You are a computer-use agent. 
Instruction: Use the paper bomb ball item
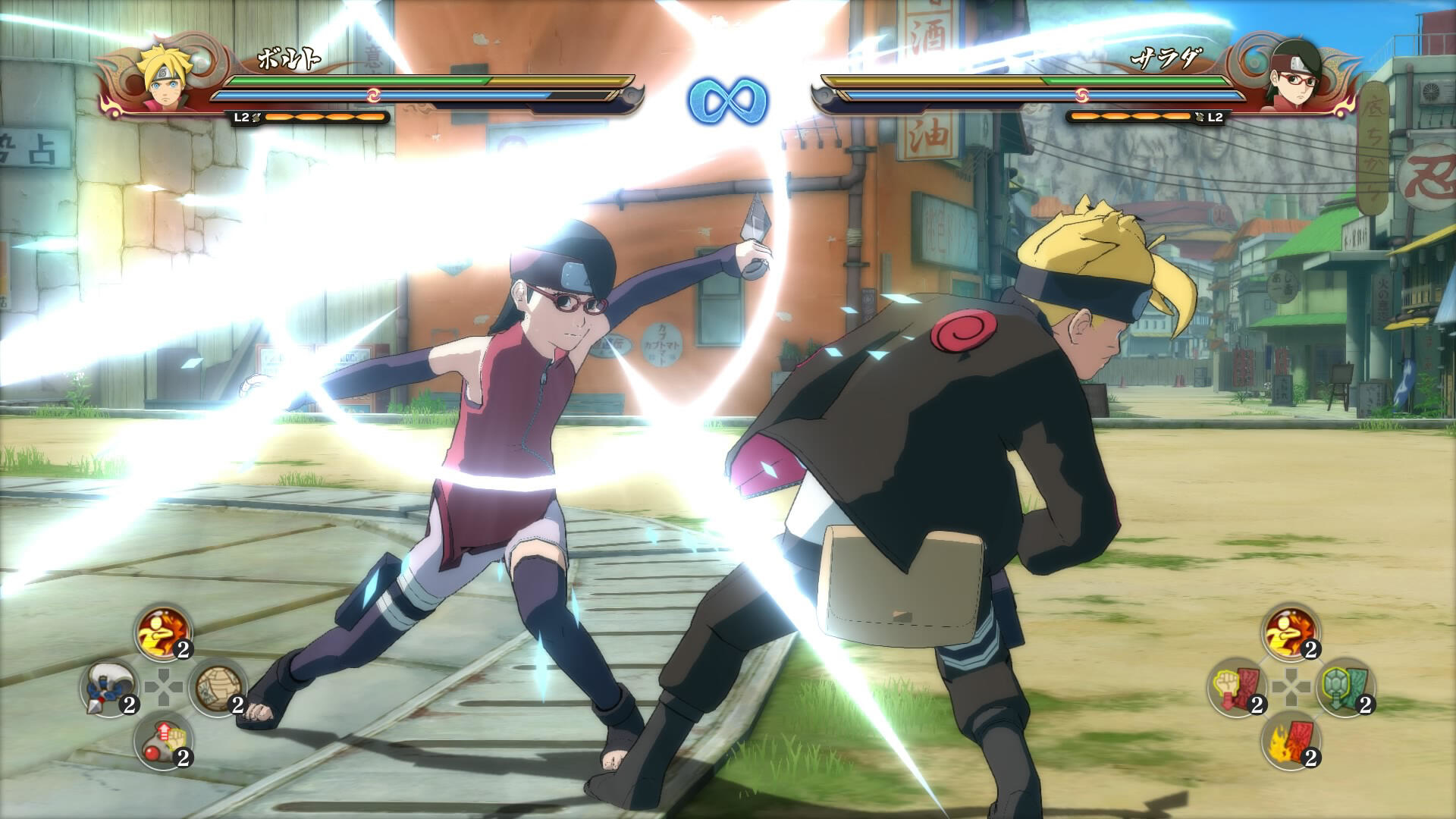[217, 687]
